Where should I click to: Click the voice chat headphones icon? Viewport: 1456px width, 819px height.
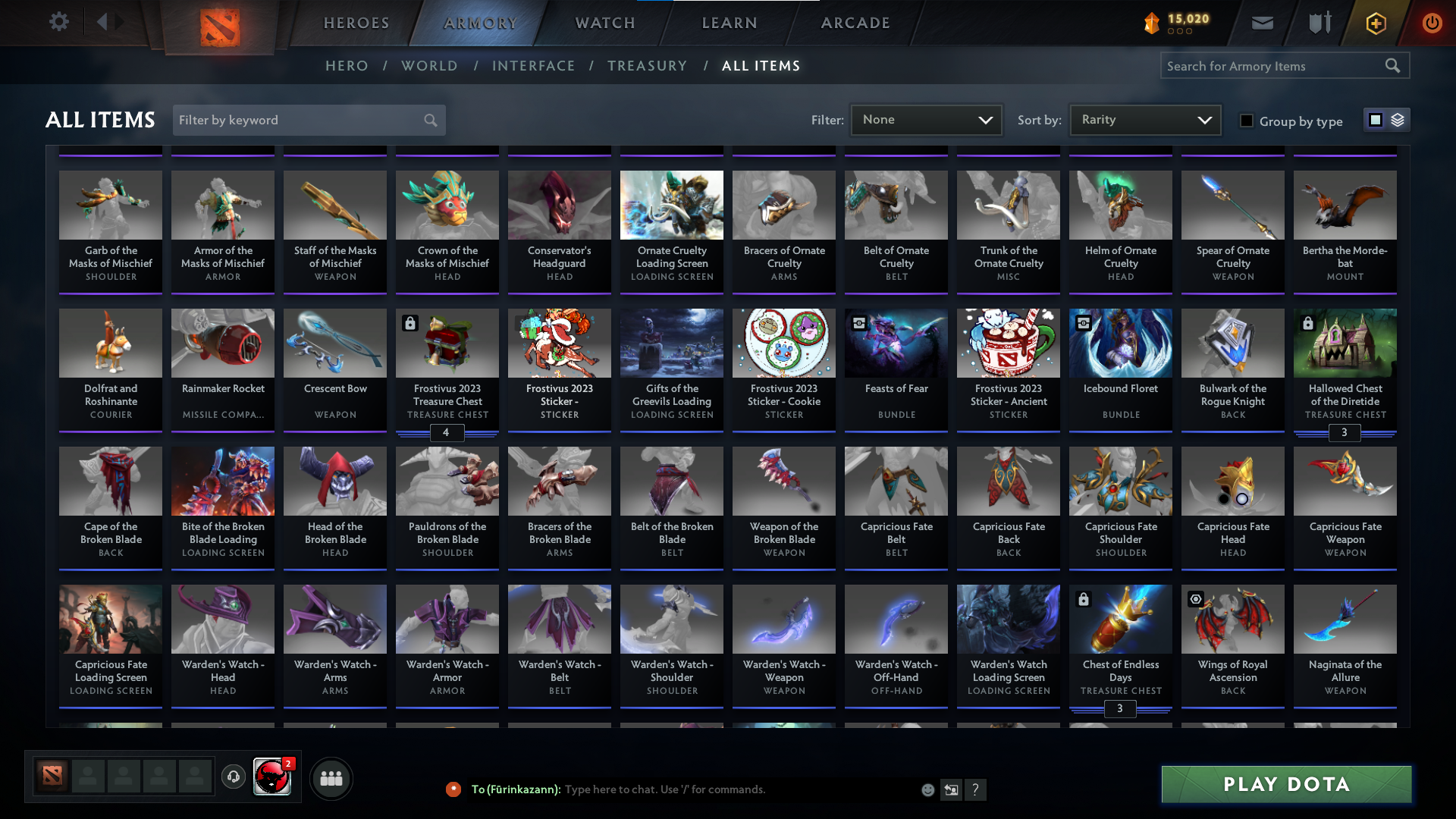coord(234,778)
